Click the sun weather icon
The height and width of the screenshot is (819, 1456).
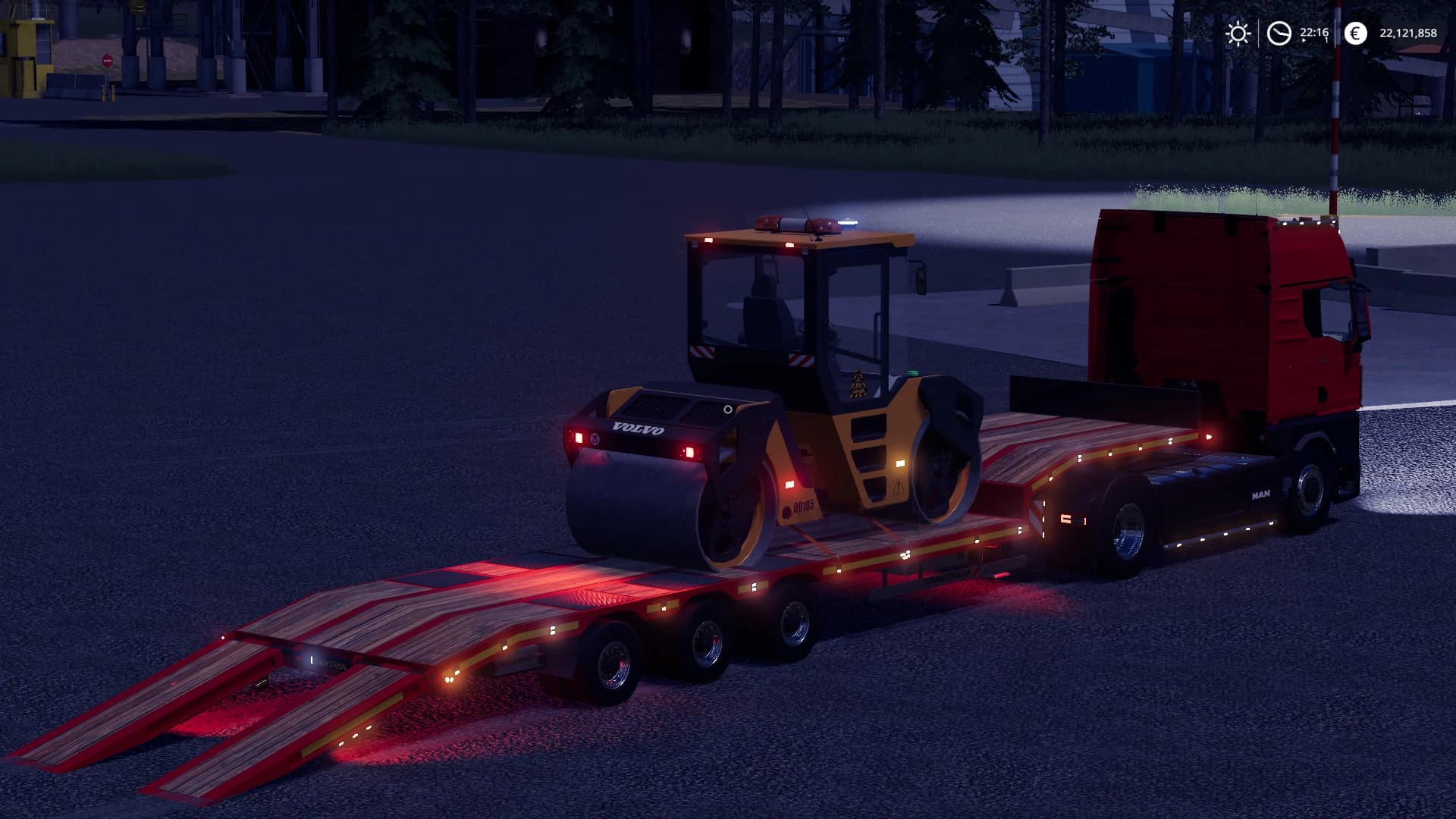pos(1238,33)
